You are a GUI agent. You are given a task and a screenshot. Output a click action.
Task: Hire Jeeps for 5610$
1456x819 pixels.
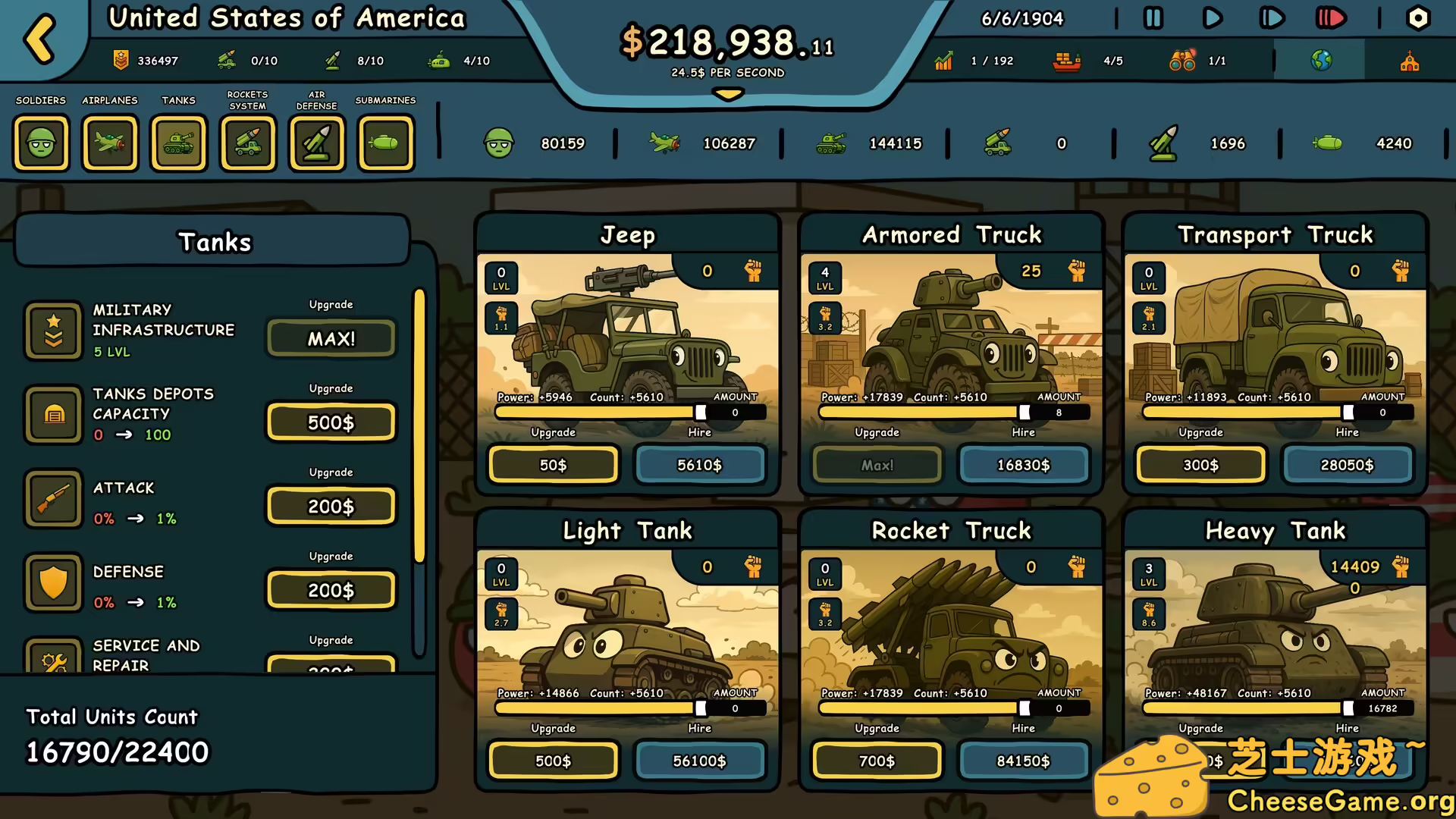699,465
